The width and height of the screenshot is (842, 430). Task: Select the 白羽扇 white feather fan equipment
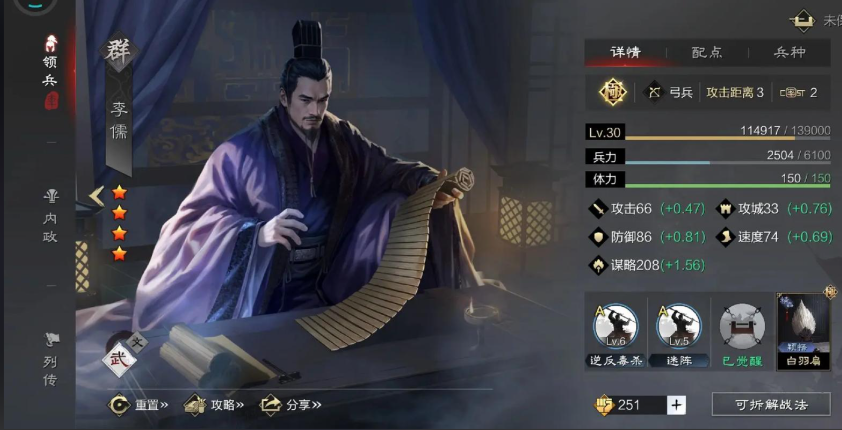pos(804,330)
